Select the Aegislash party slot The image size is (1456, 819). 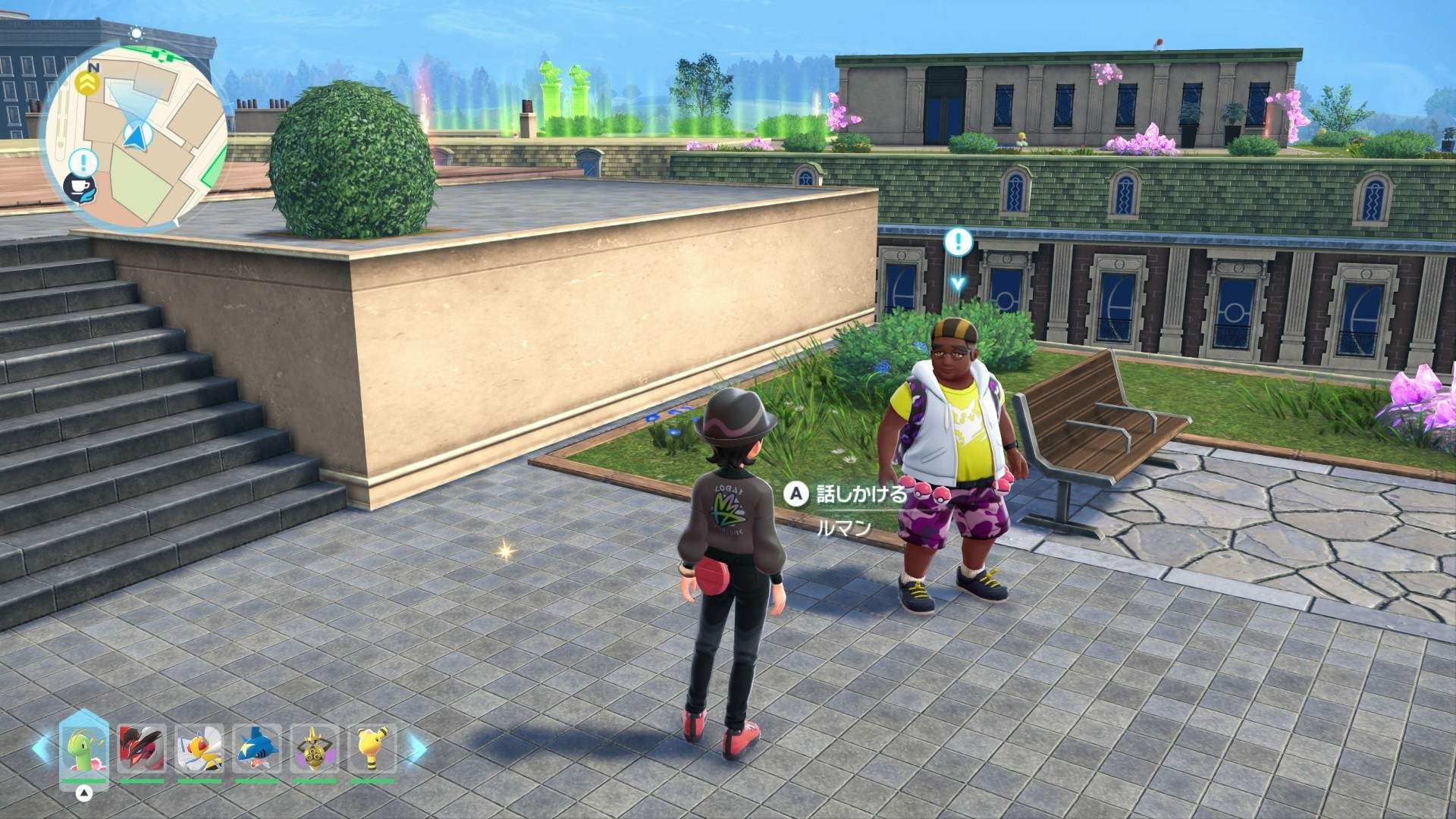pyautogui.click(x=314, y=748)
